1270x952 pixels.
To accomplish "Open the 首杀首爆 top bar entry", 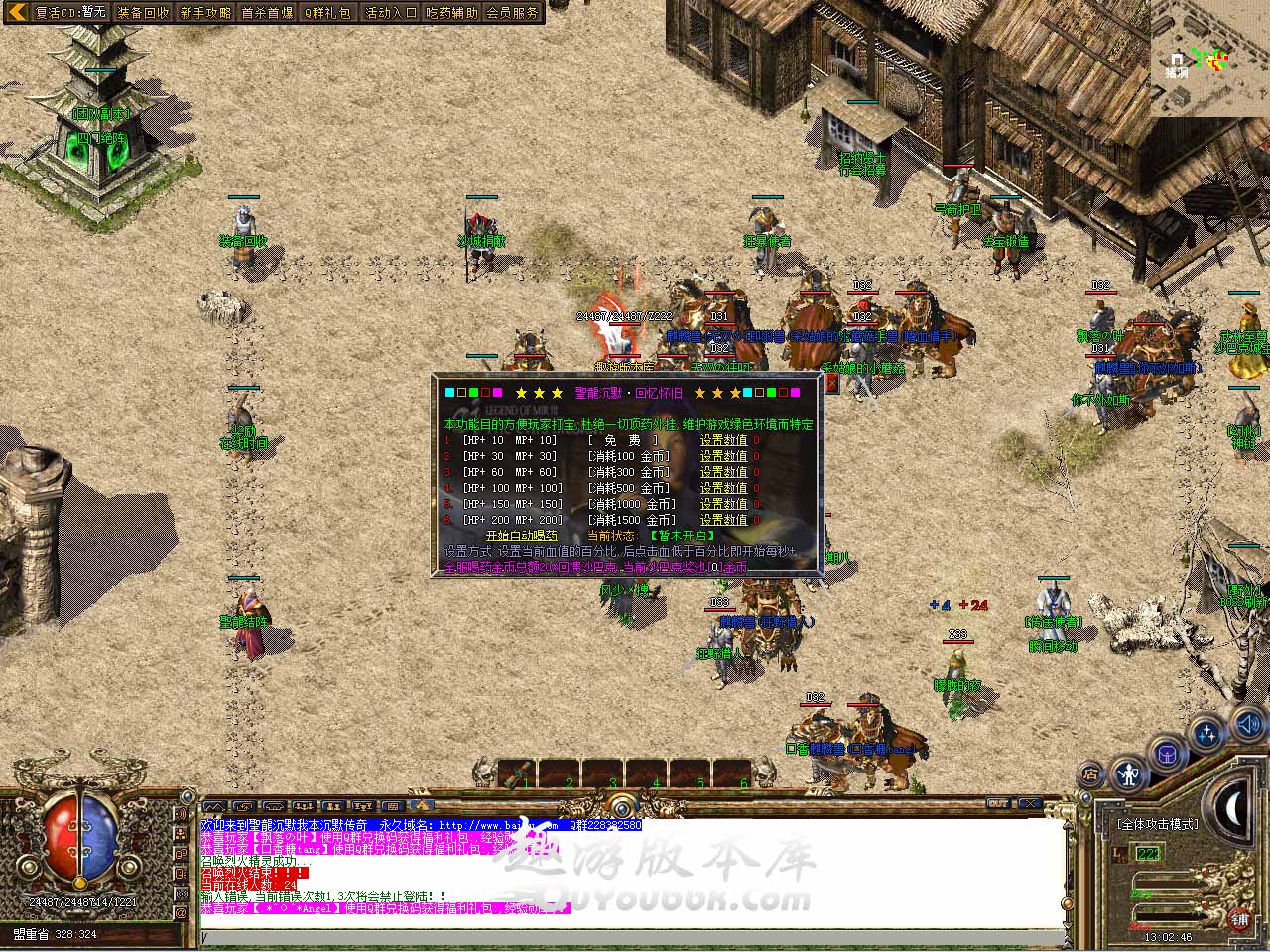I will [267, 13].
